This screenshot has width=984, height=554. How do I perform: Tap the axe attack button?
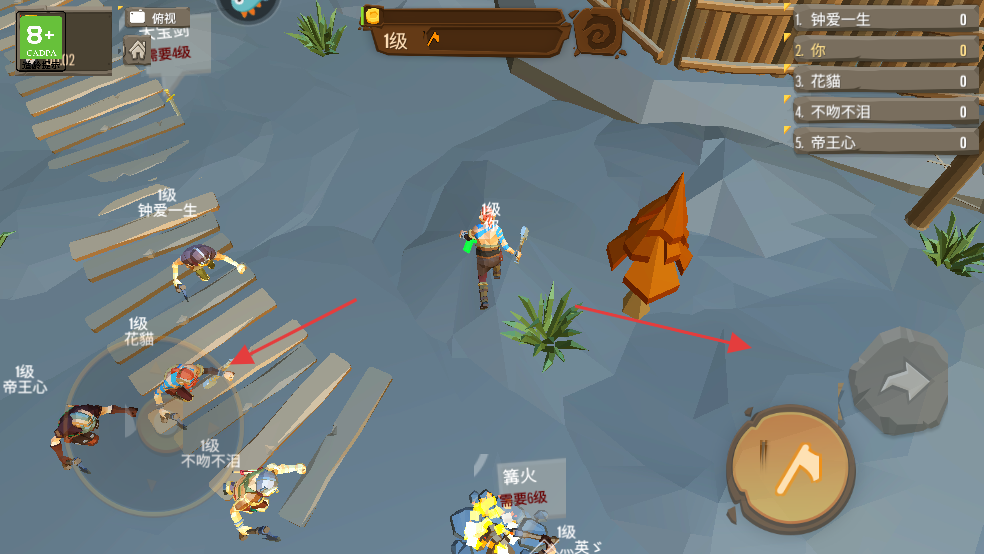coord(791,467)
